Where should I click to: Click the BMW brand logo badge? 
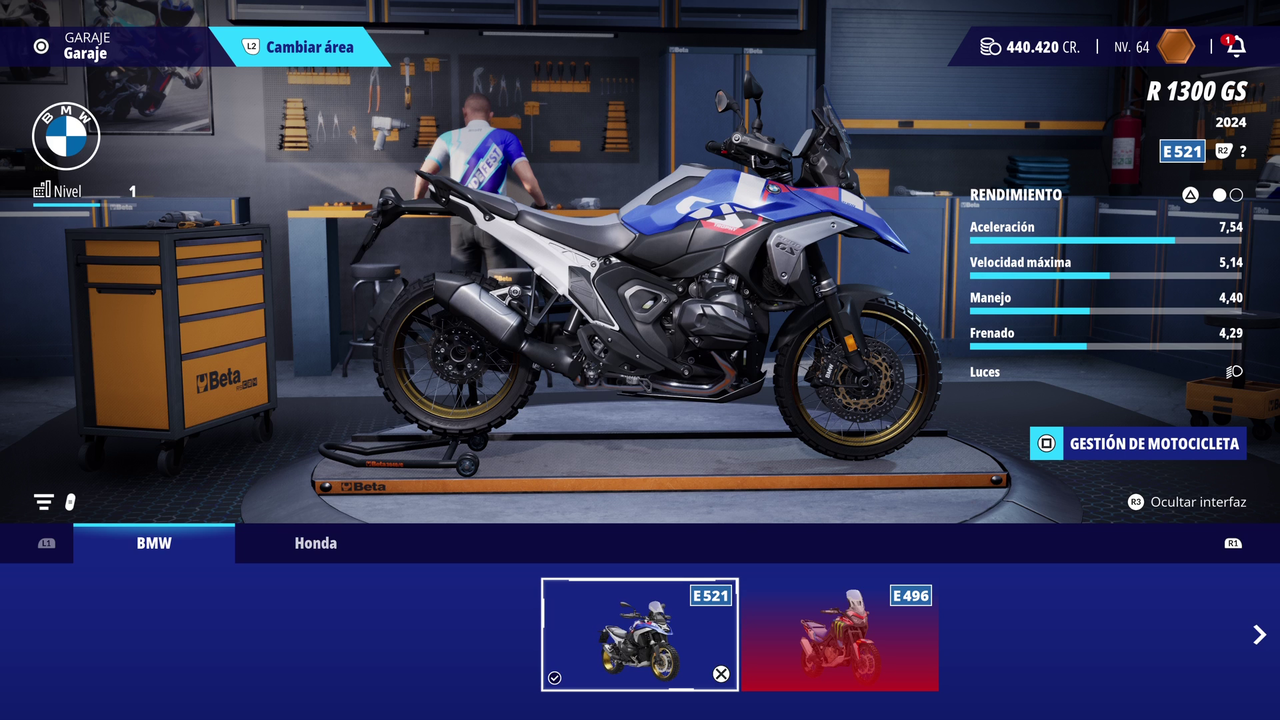point(66,136)
